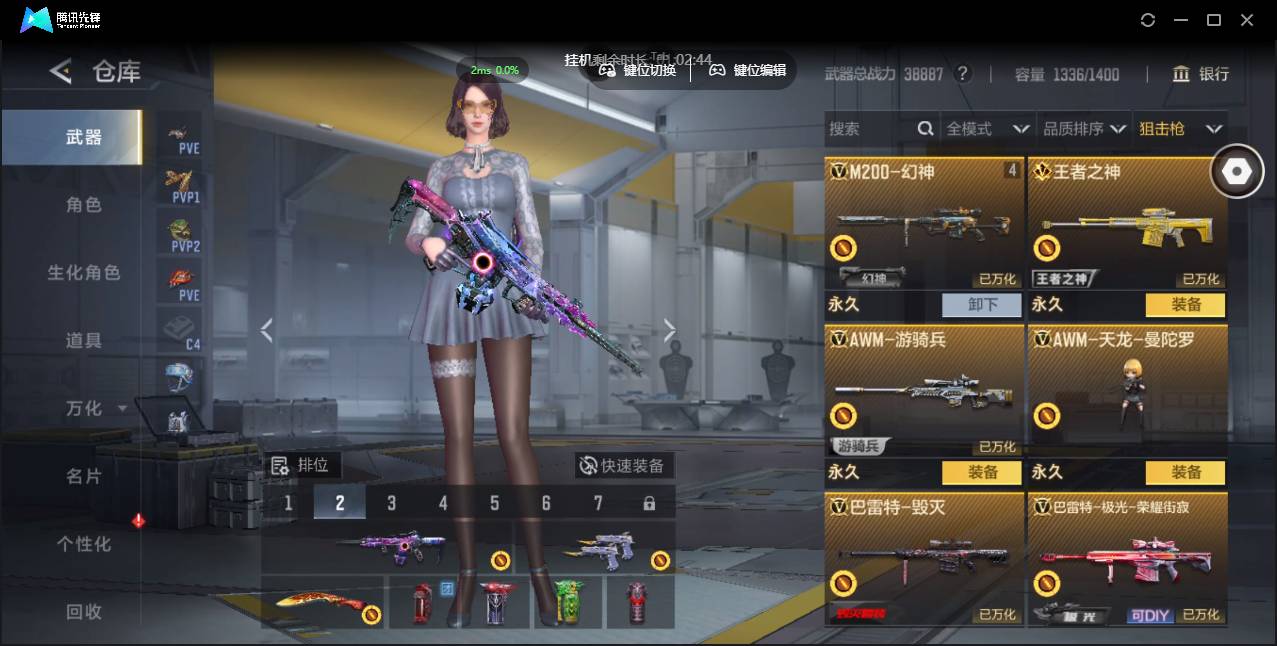Switch to the 个性化 category
This screenshot has width=1277, height=646.
coord(84,544)
